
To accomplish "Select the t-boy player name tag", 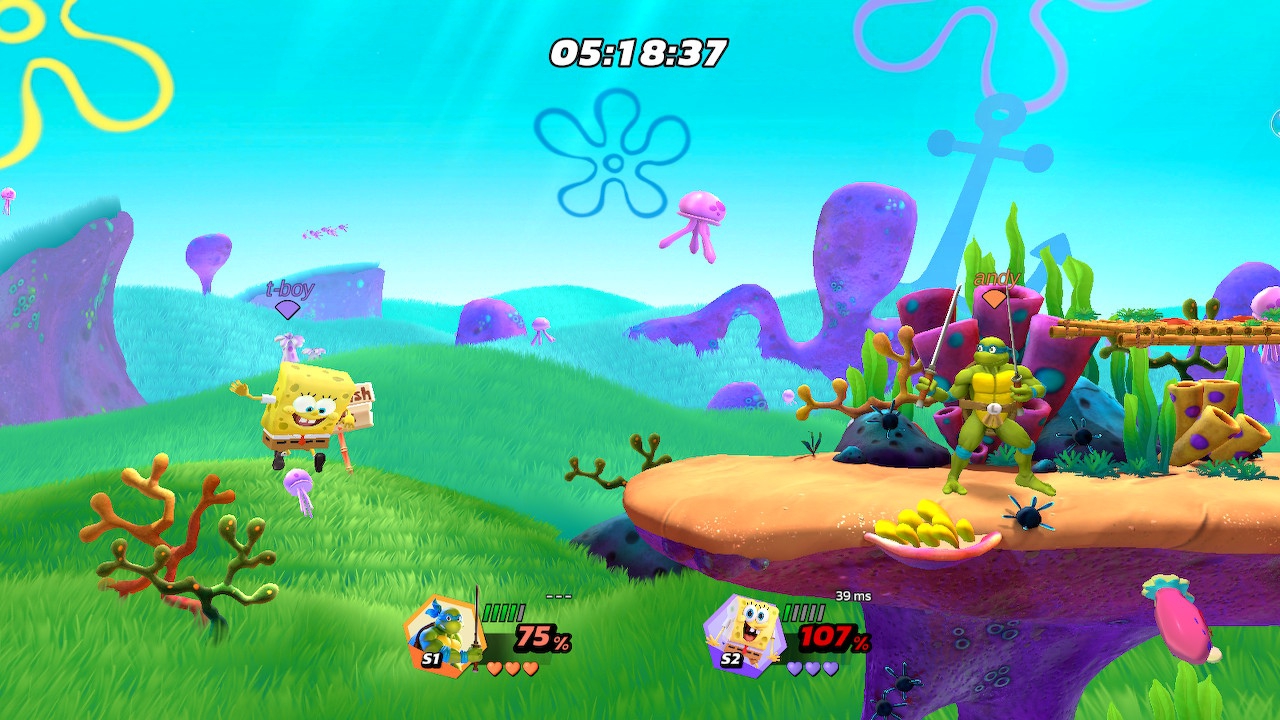I will [x=289, y=290].
